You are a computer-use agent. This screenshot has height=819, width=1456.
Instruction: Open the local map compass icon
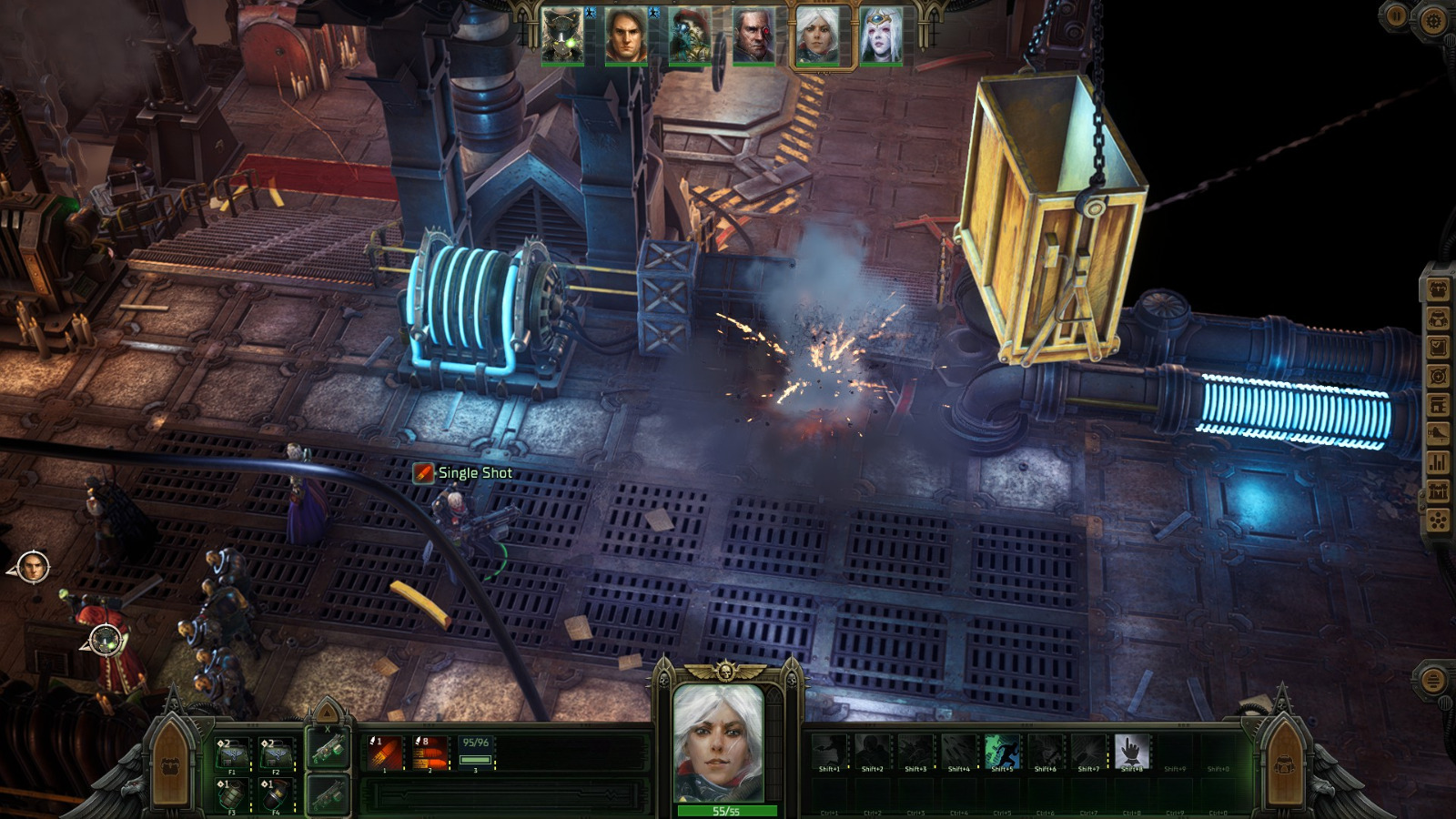[x=1438, y=373]
